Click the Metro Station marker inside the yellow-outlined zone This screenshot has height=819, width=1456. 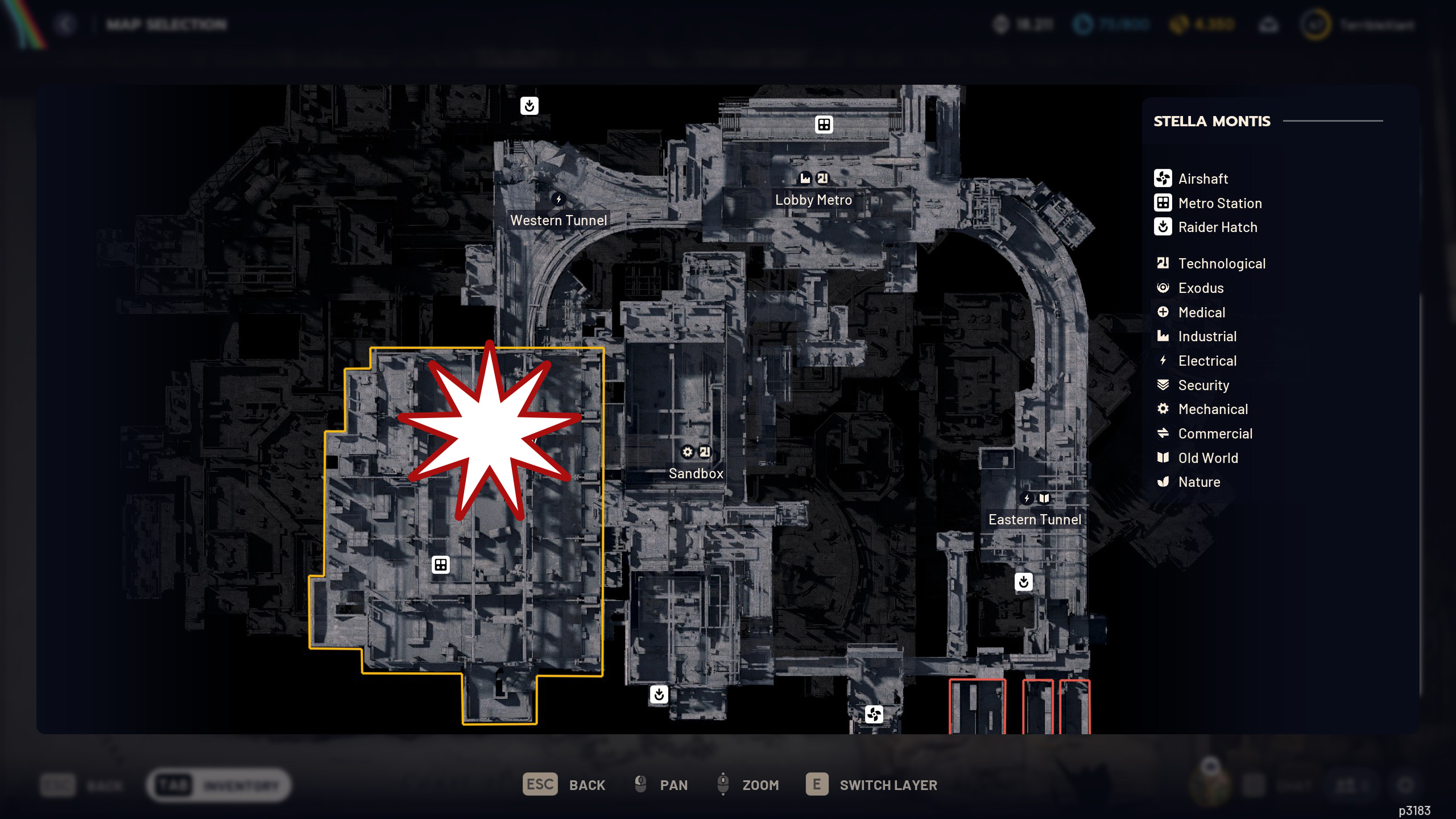(x=441, y=565)
